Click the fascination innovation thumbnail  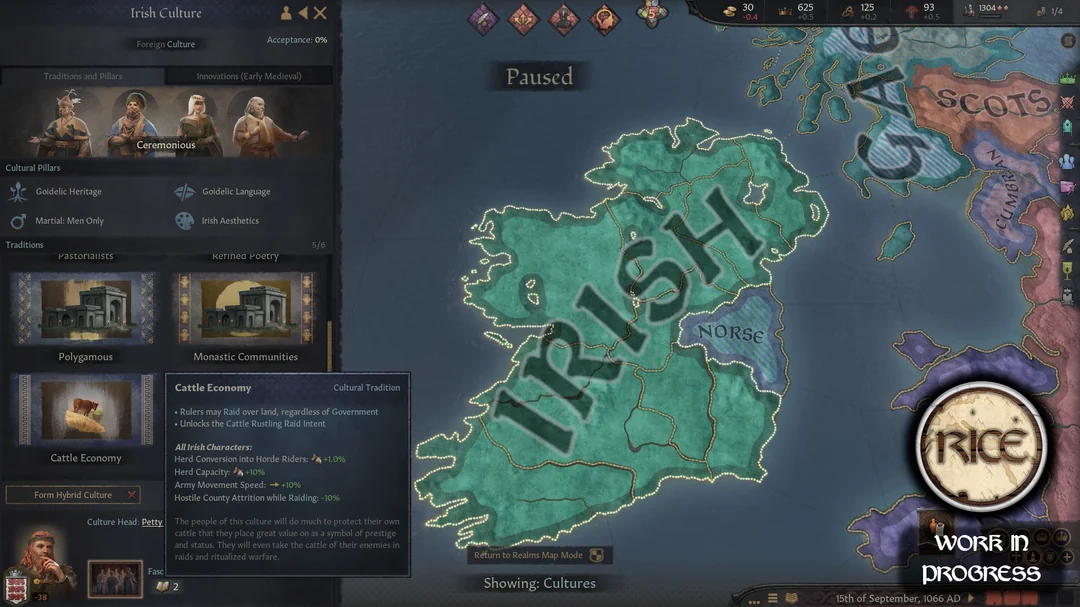point(115,578)
